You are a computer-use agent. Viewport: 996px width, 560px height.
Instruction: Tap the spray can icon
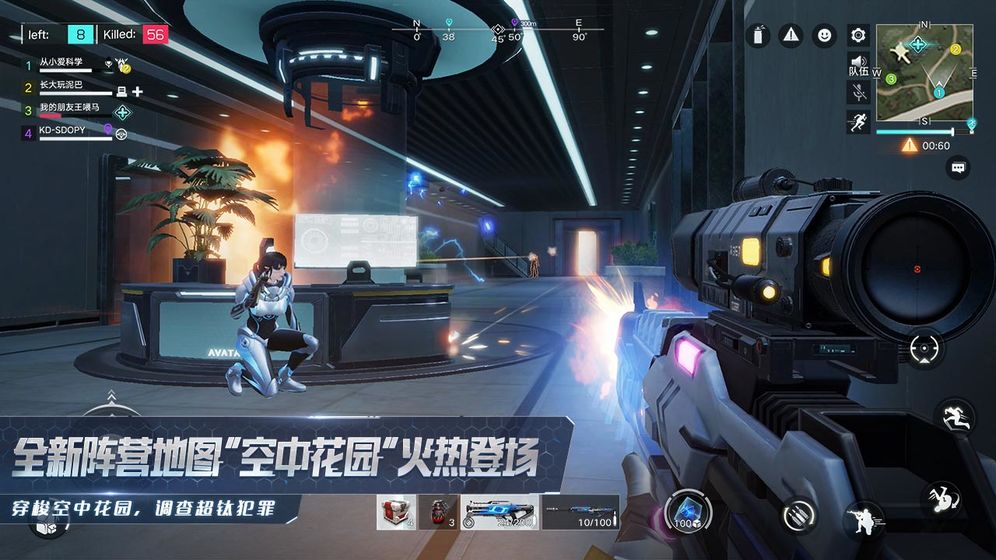pos(758,35)
